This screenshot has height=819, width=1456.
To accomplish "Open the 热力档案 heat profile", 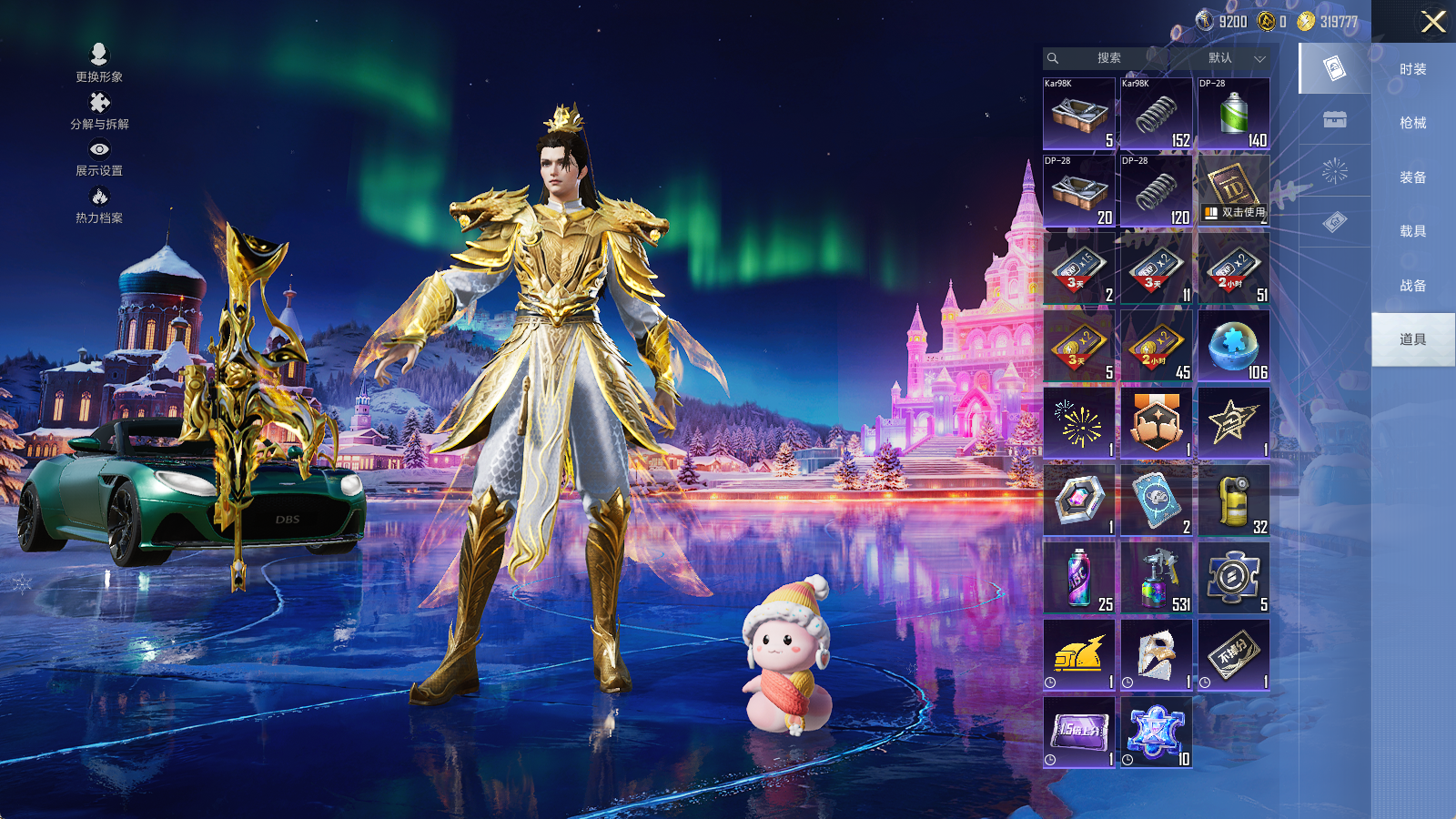I will tap(99, 205).
